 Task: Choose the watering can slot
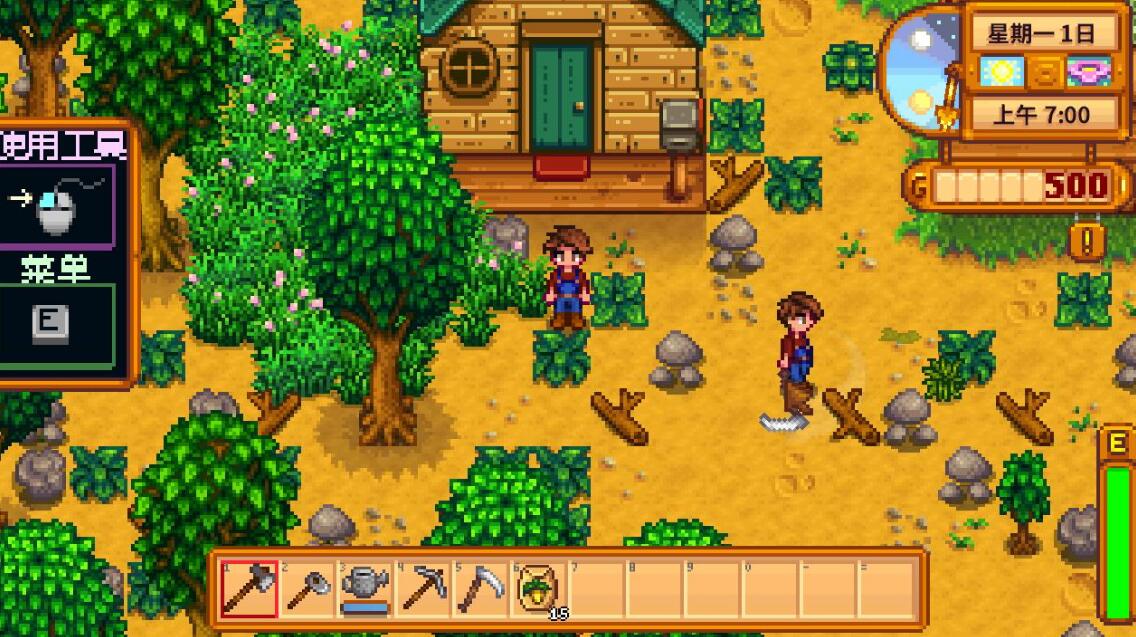[x=365, y=589]
